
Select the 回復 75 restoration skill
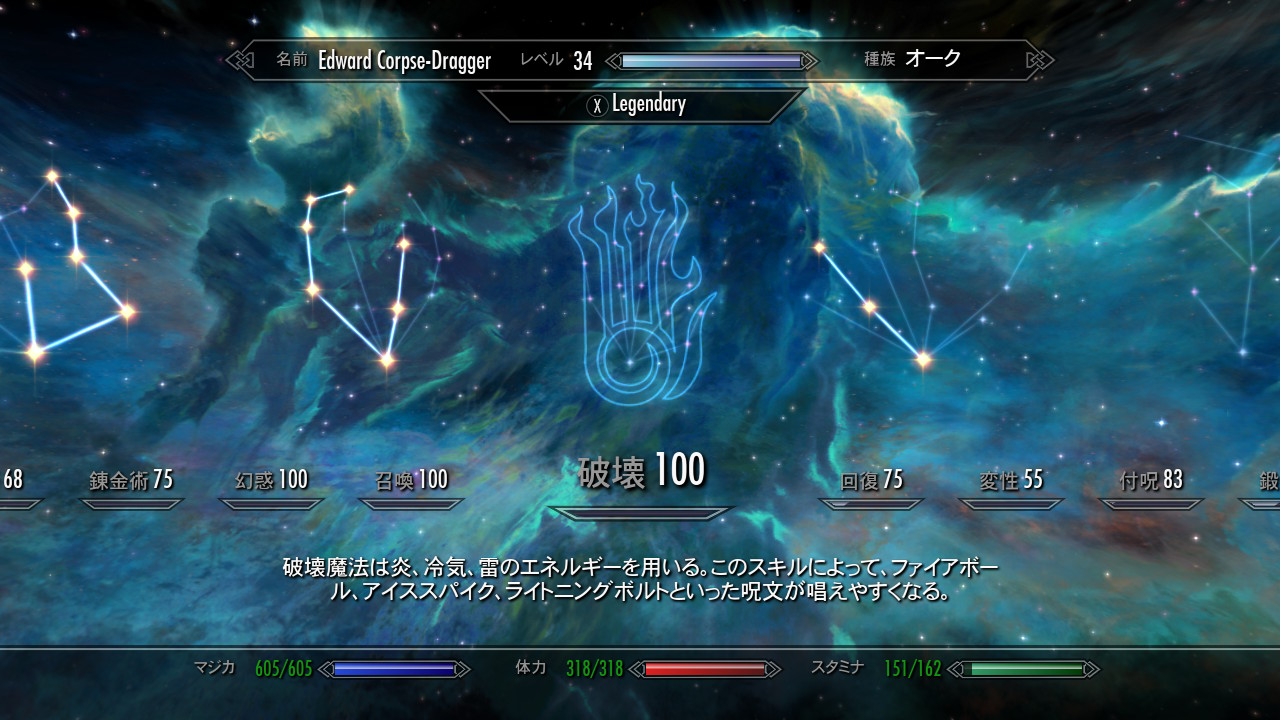[x=871, y=481]
